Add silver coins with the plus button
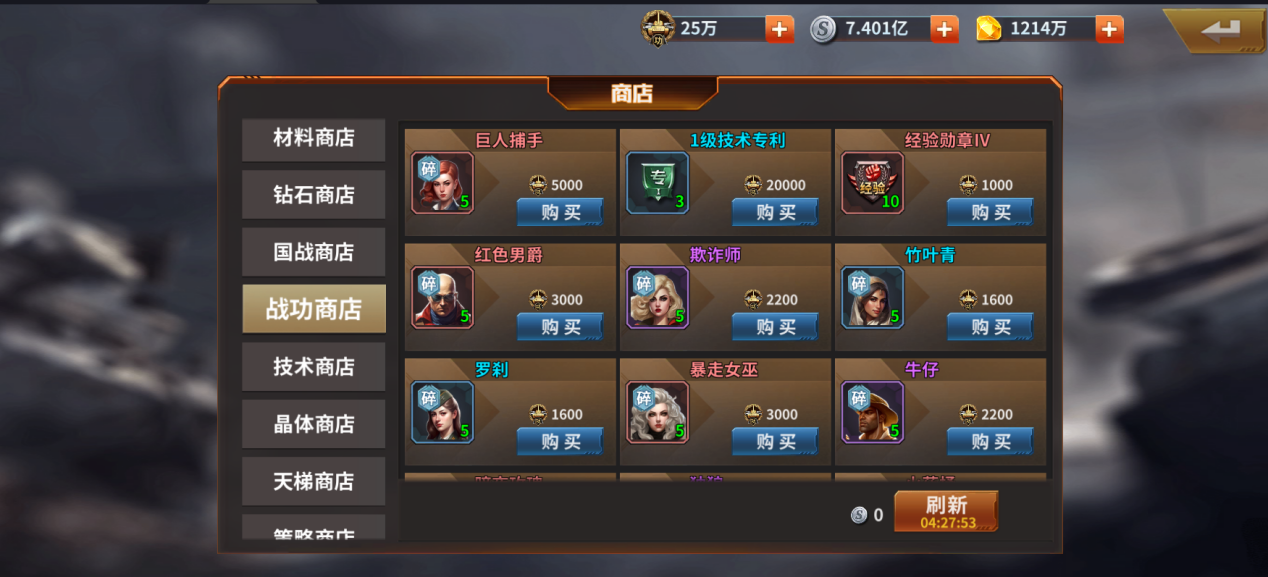 pos(944,29)
